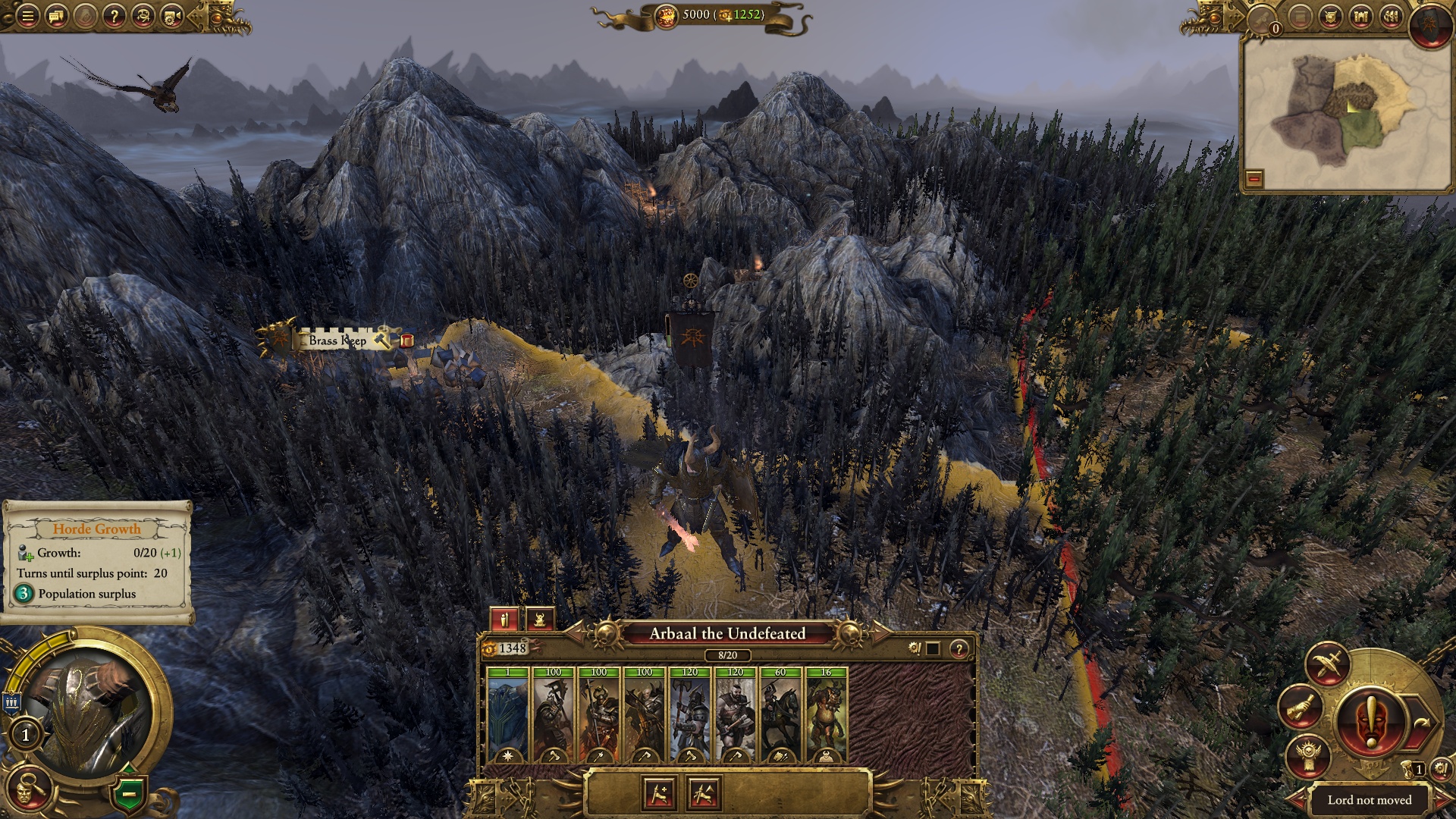1456x819 pixels.
Task: Collapse the minimap with the minus button
Action: [x=1254, y=179]
